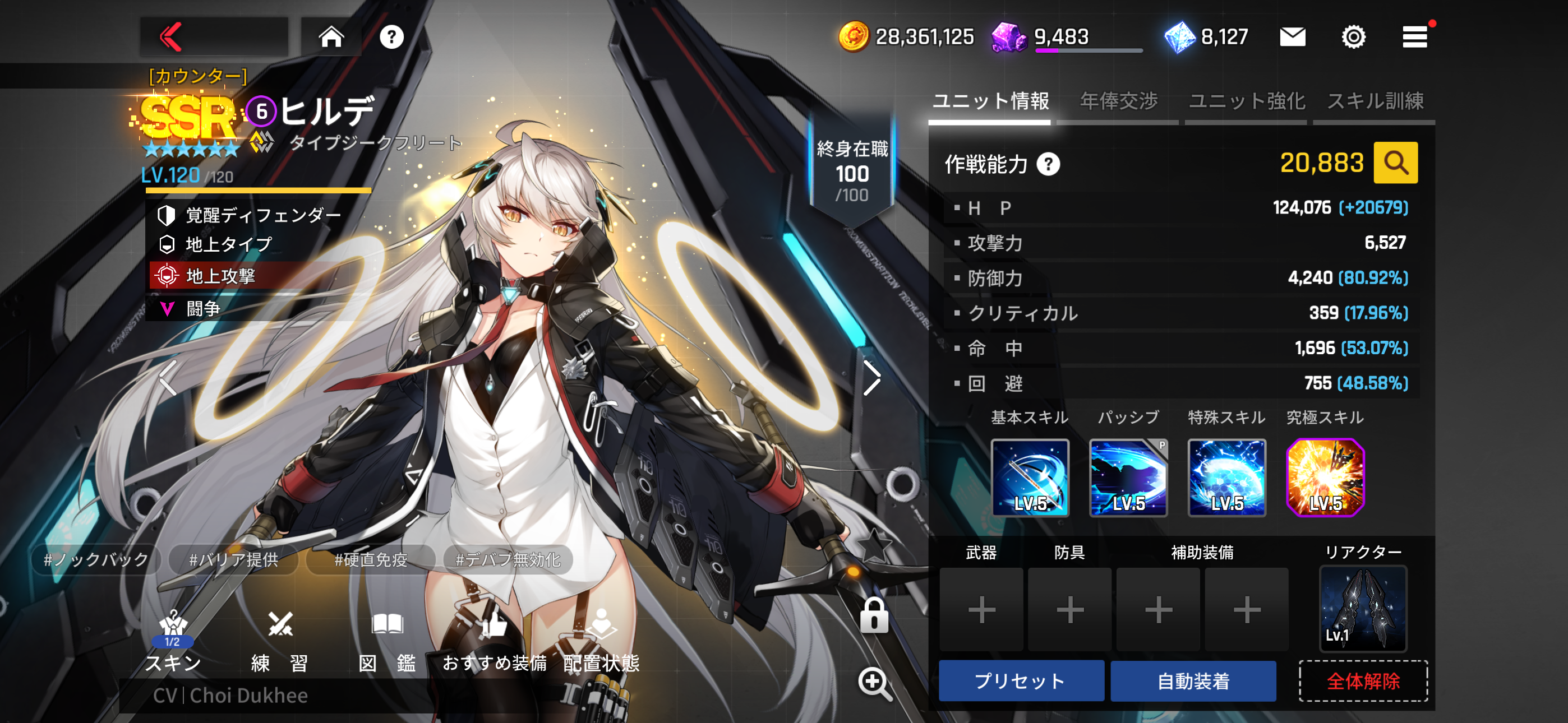Show the next unit with right arrow

point(871,378)
